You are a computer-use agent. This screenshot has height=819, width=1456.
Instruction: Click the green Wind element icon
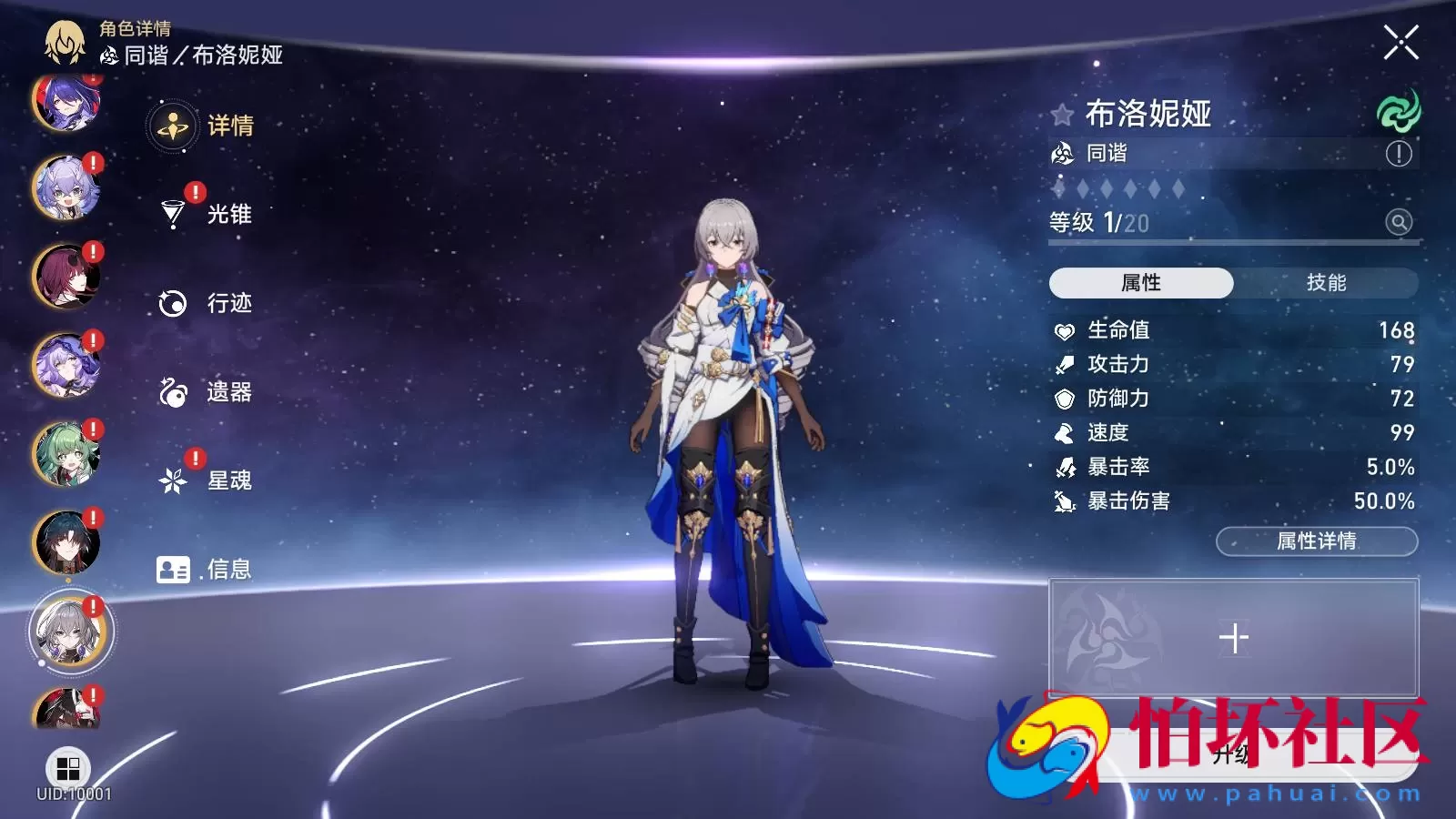pyautogui.click(x=1399, y=114)
